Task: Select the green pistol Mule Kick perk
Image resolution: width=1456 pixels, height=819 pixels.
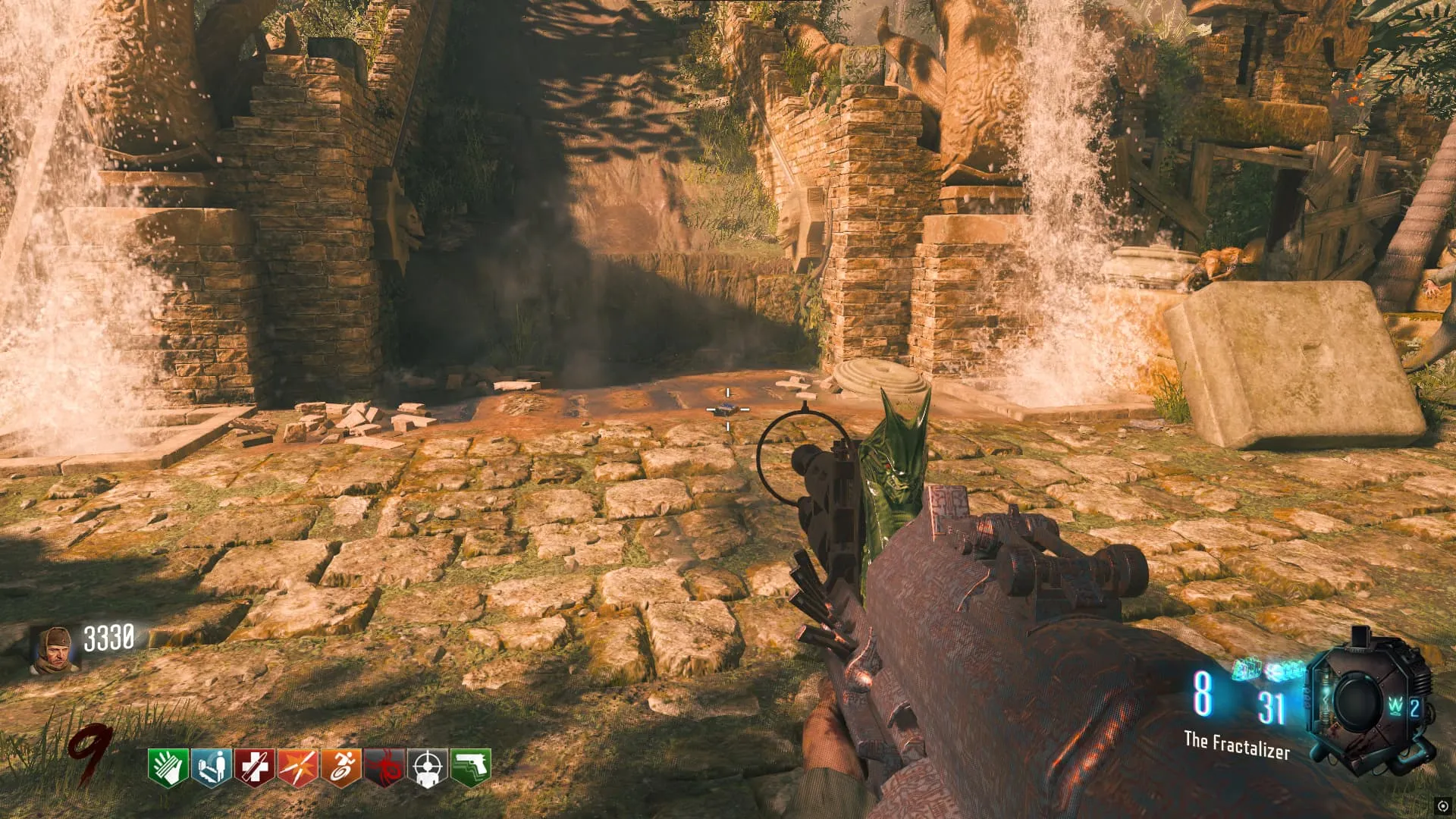Action: coord(471,767)
